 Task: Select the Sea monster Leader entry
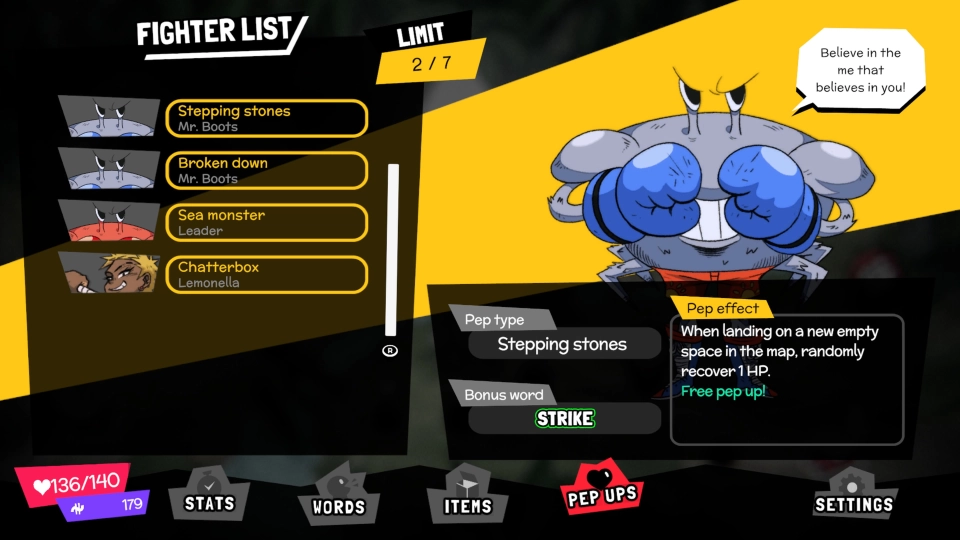point(266,222)
